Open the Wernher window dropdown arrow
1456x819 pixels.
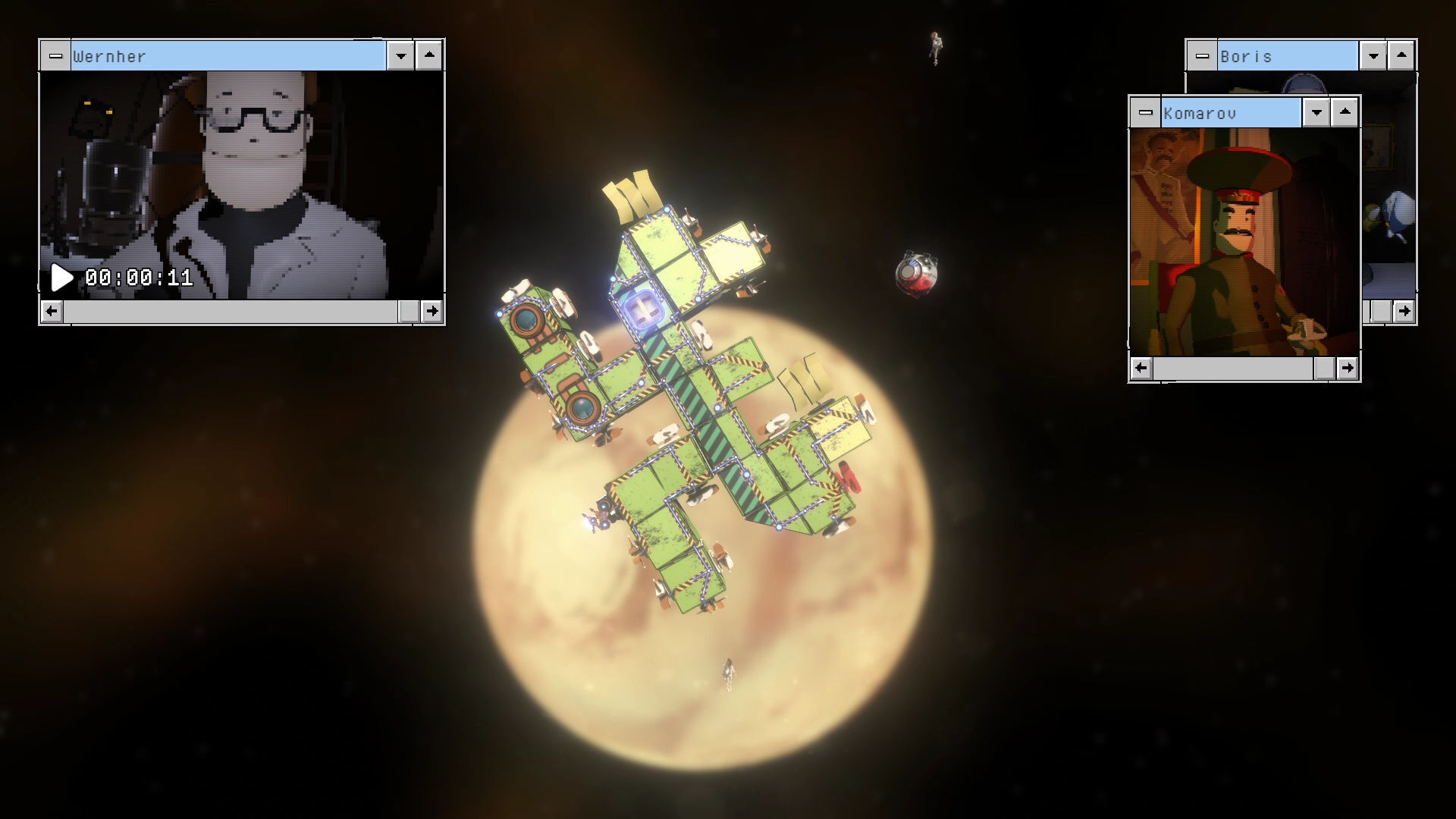pyautogui.click(x=400, y=56)
